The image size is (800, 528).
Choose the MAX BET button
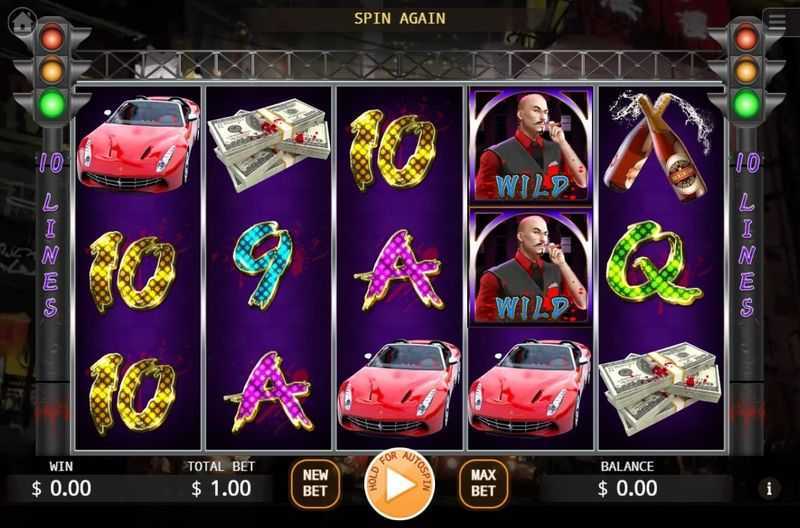(483, 483)
